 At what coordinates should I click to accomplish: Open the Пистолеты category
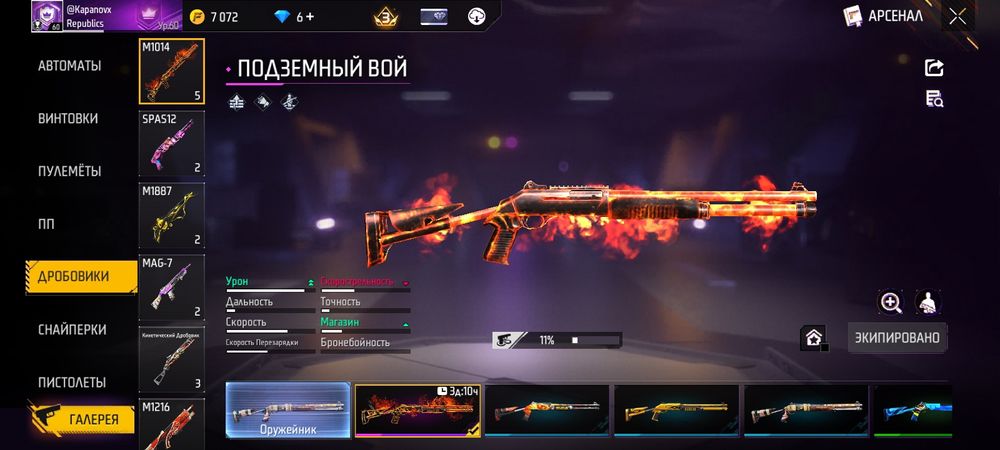pos(71,383)
